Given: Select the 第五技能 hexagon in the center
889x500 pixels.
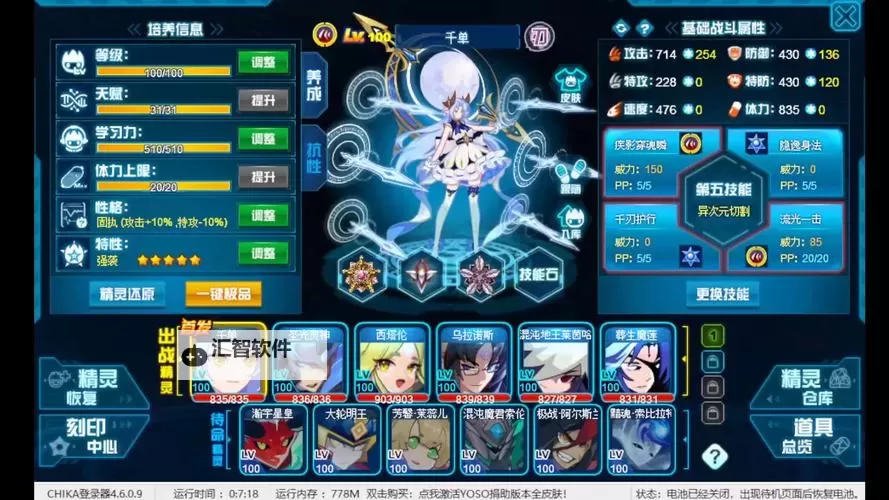Looking at the screenshot, I should pos(722,200).
